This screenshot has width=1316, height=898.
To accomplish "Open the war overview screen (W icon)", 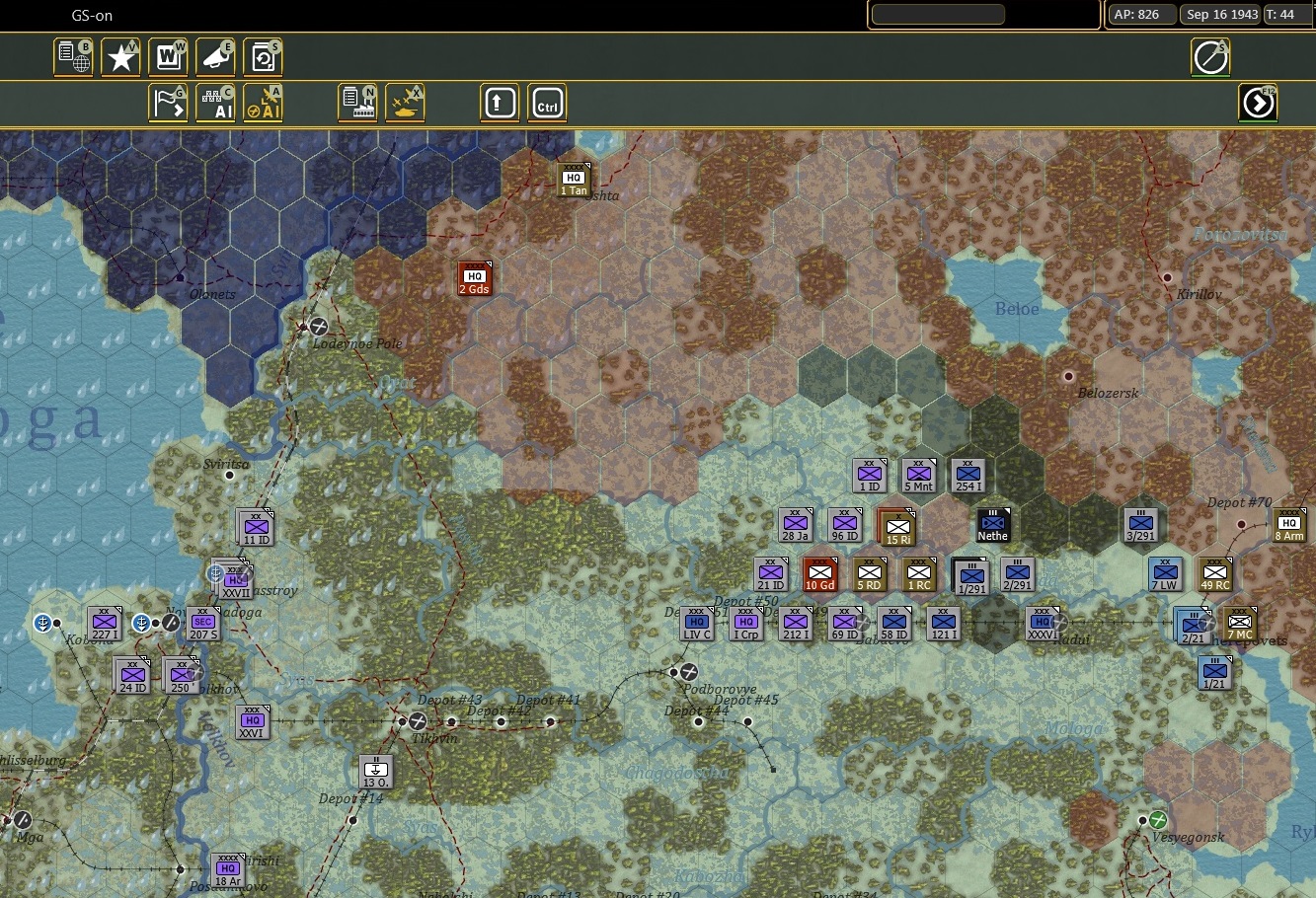I will (x=168, y=56).
